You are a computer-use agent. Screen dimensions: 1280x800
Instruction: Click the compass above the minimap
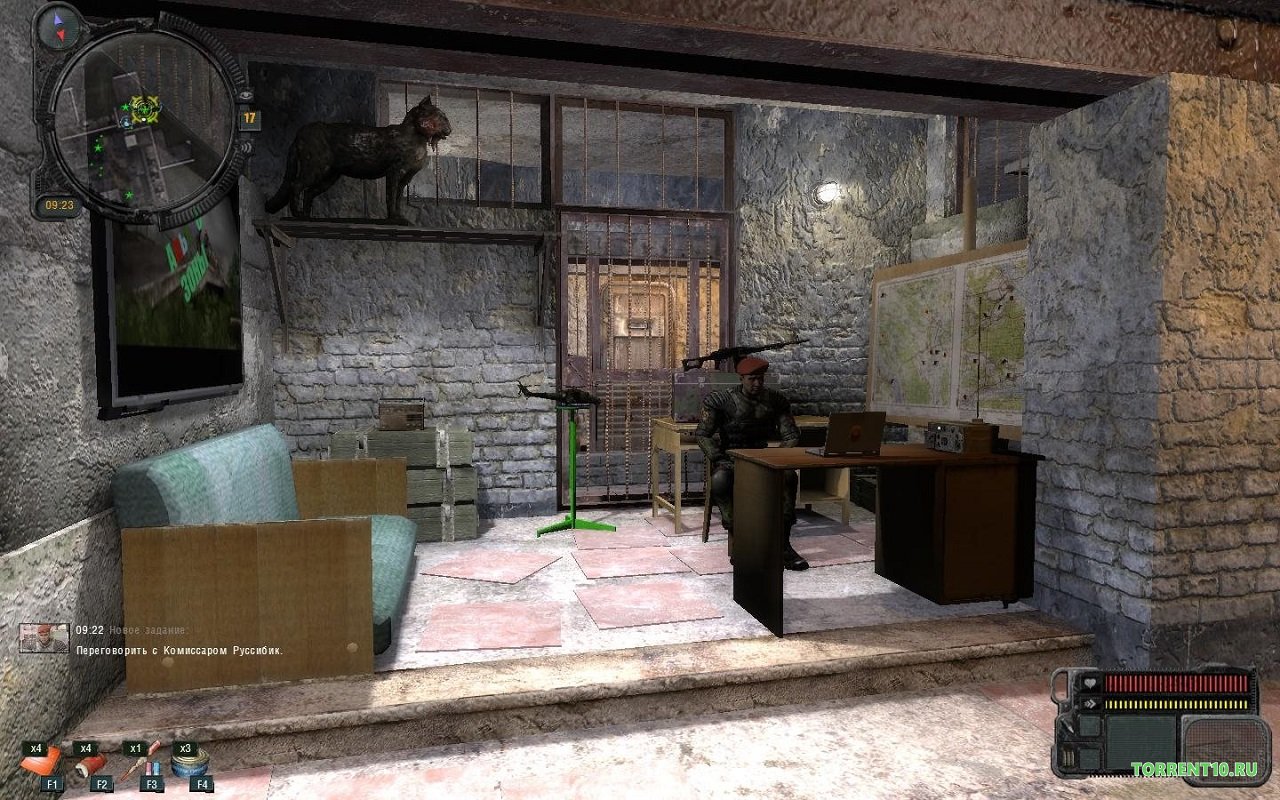[56, 26]
